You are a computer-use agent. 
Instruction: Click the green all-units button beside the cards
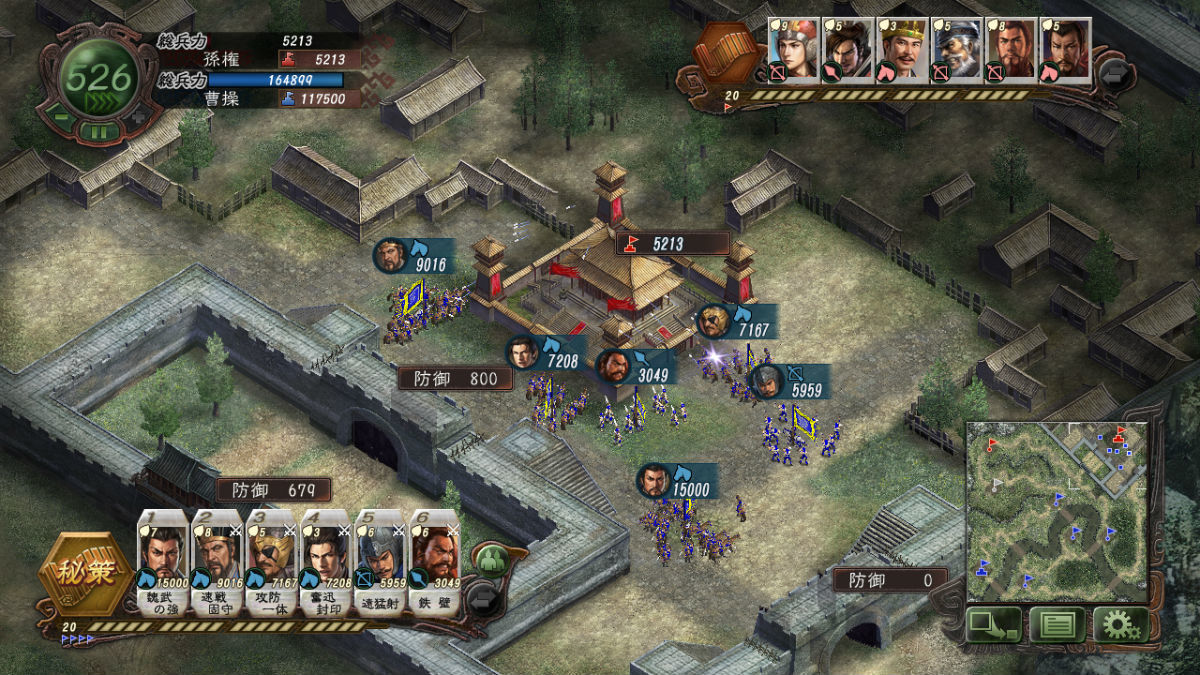click(489, 559)
